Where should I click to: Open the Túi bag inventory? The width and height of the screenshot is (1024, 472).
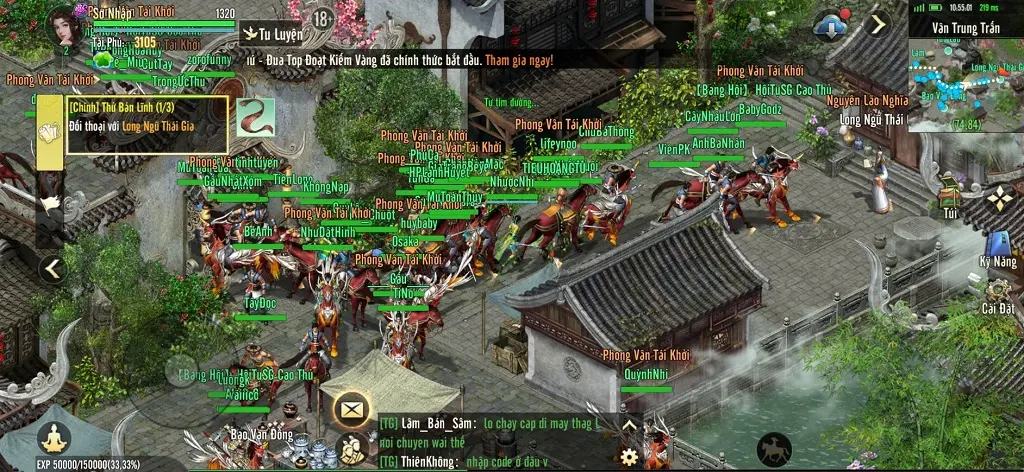pos(950,192)
